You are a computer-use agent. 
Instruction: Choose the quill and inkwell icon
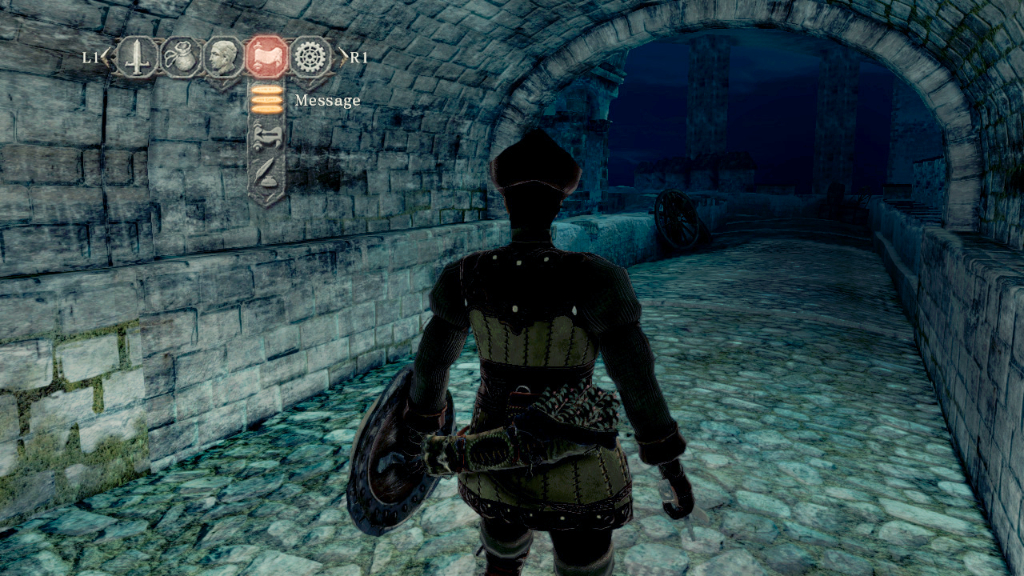(266, 176)
